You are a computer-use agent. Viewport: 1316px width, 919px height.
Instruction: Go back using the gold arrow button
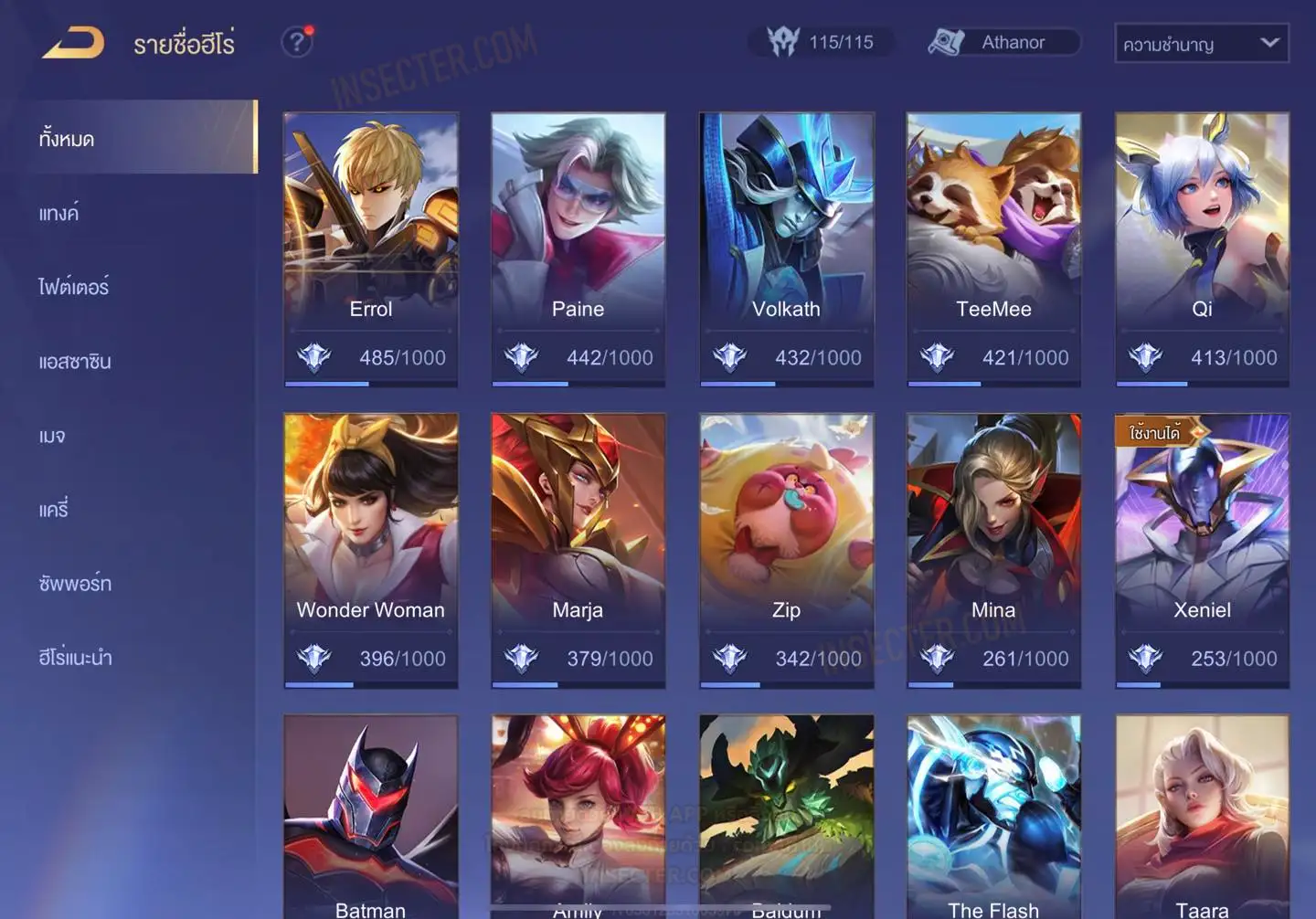pos(73,43)
